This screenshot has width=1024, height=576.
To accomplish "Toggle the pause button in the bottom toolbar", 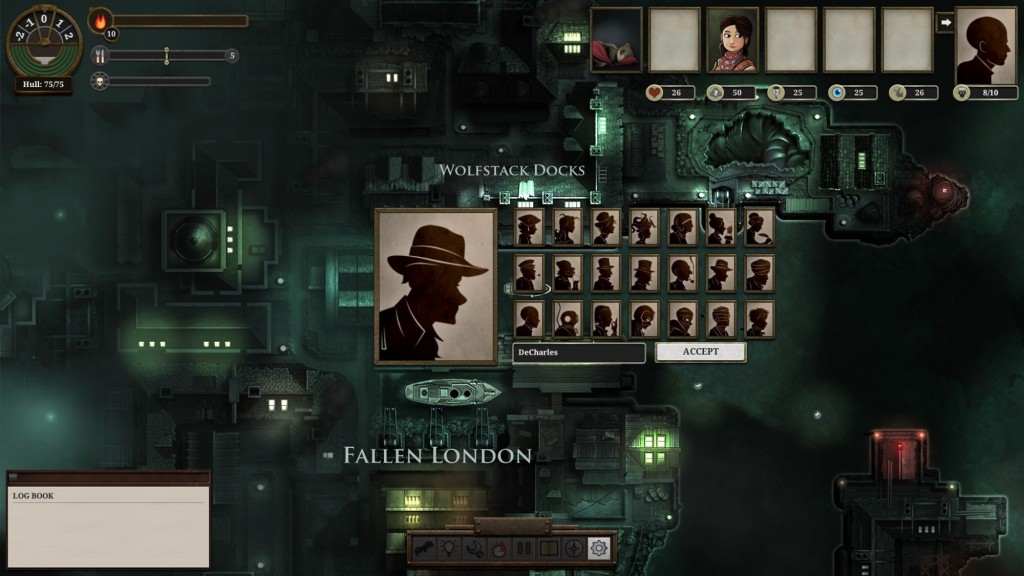I will click(524, 548).
